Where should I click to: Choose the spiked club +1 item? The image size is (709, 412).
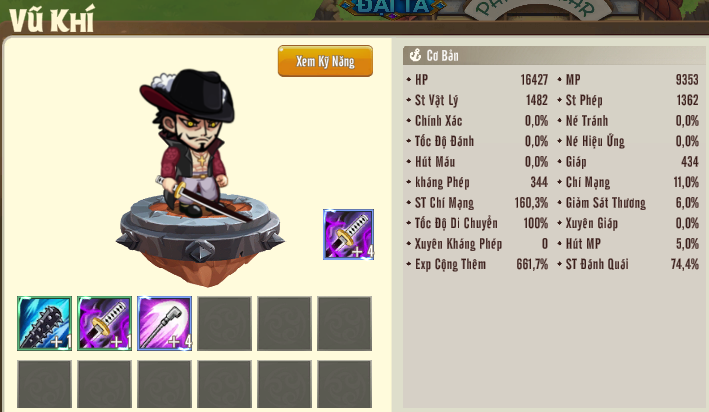tap(44, 323)
